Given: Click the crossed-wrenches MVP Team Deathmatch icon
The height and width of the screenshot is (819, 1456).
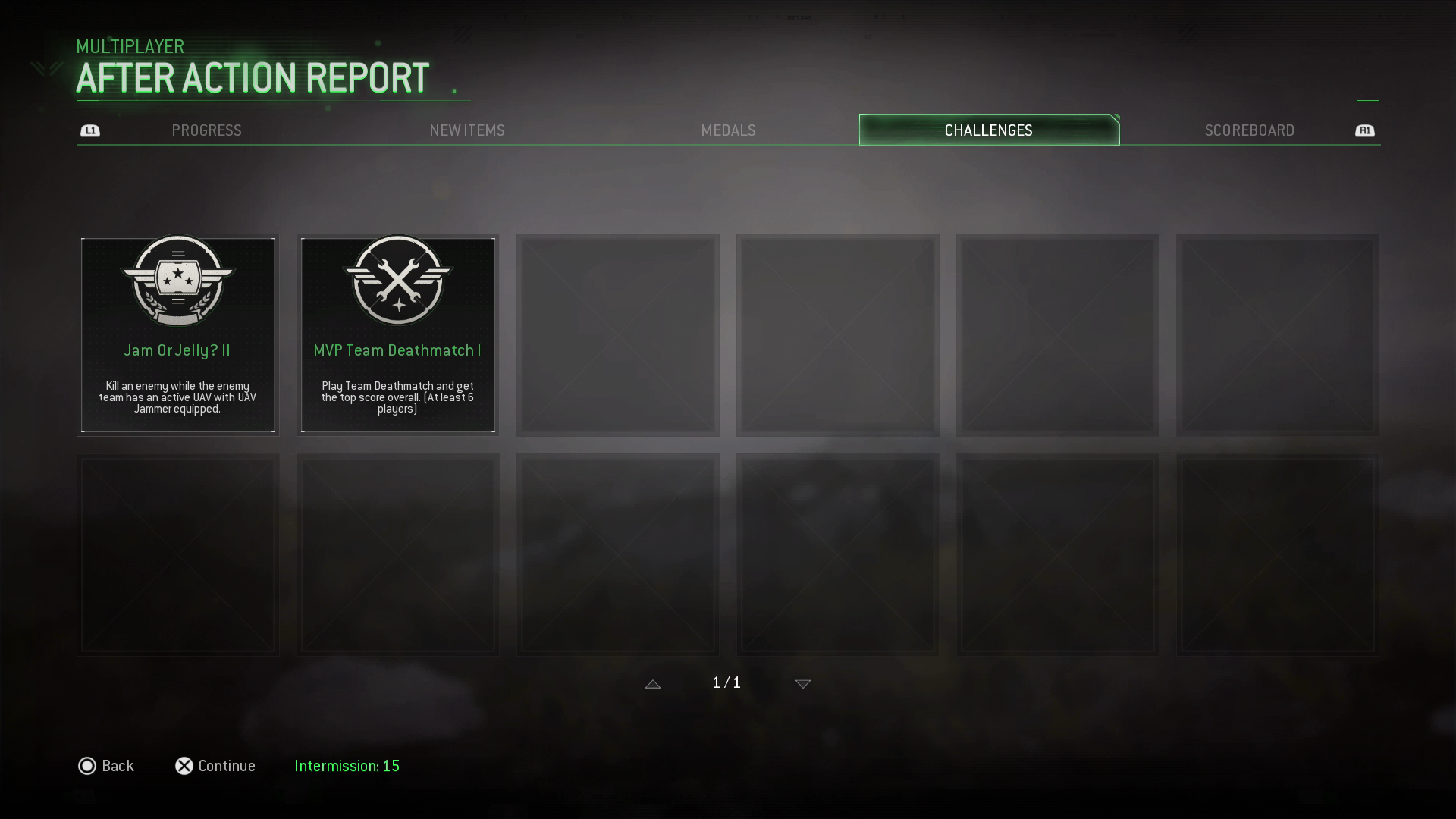Looking at the screenshot, I should click(397, 282).
